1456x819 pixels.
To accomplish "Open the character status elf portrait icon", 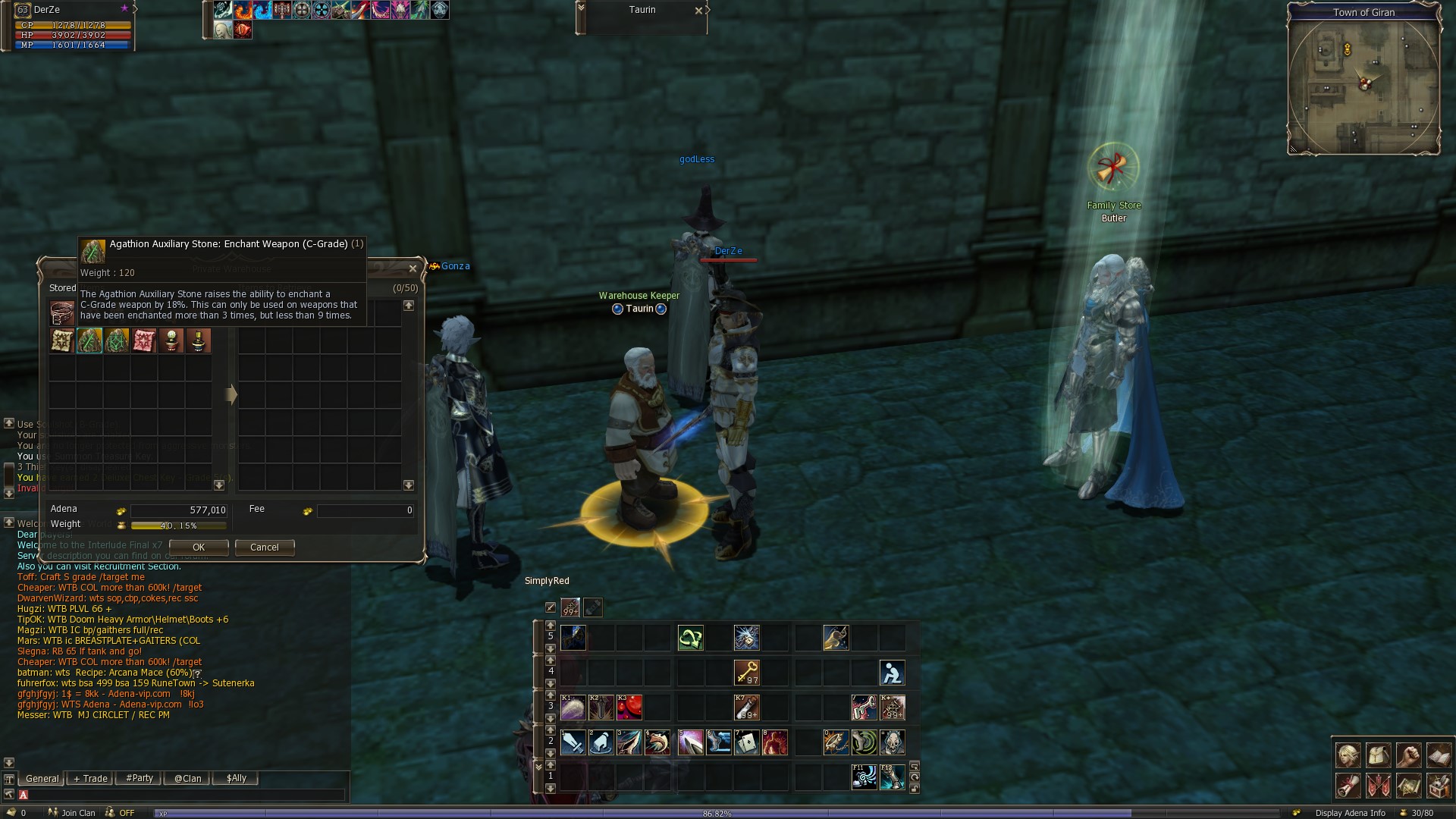I will pyautogui.click(x=1348, y=755).
